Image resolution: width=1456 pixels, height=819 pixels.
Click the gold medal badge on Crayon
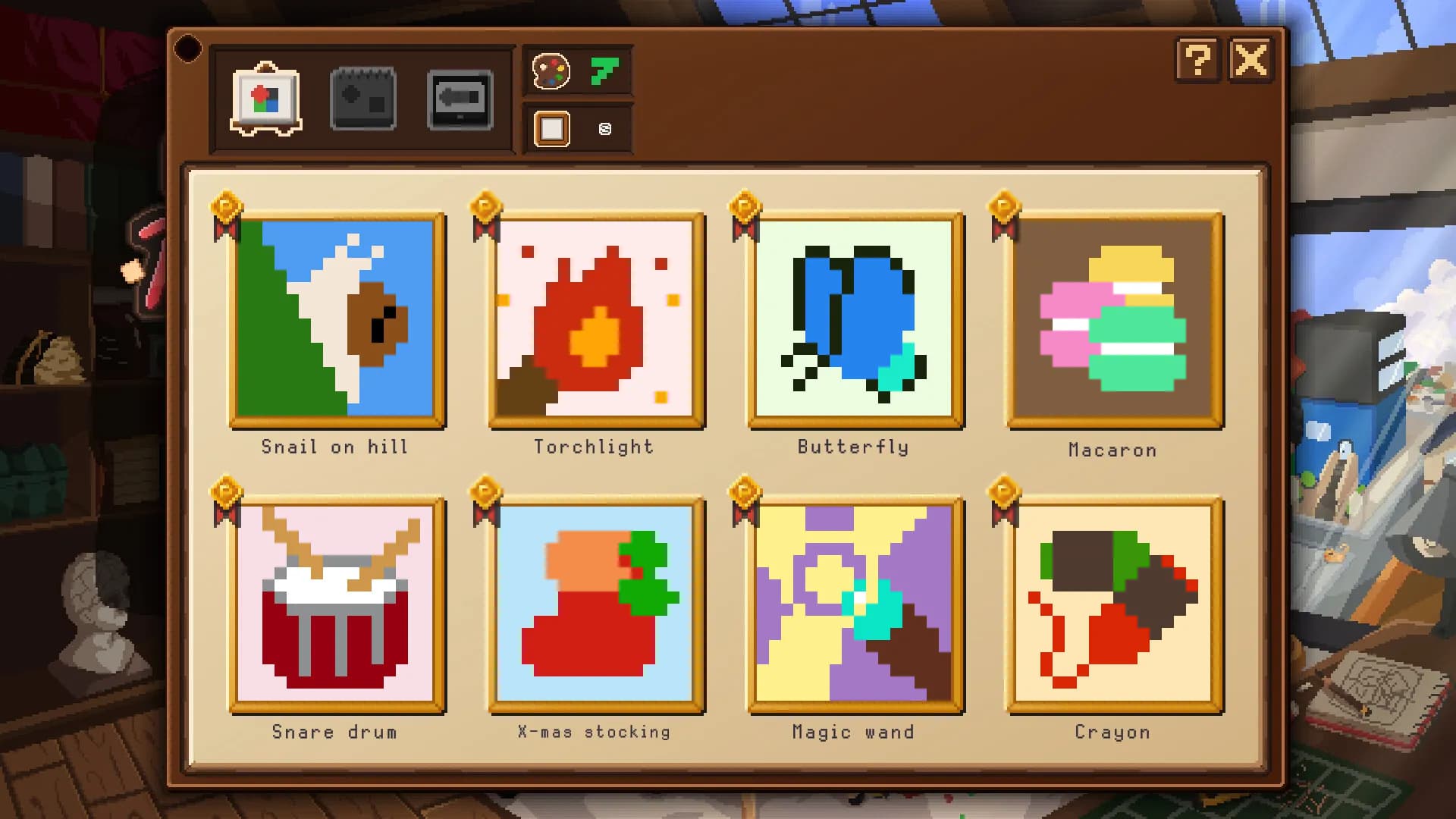tap(1003, 489)
